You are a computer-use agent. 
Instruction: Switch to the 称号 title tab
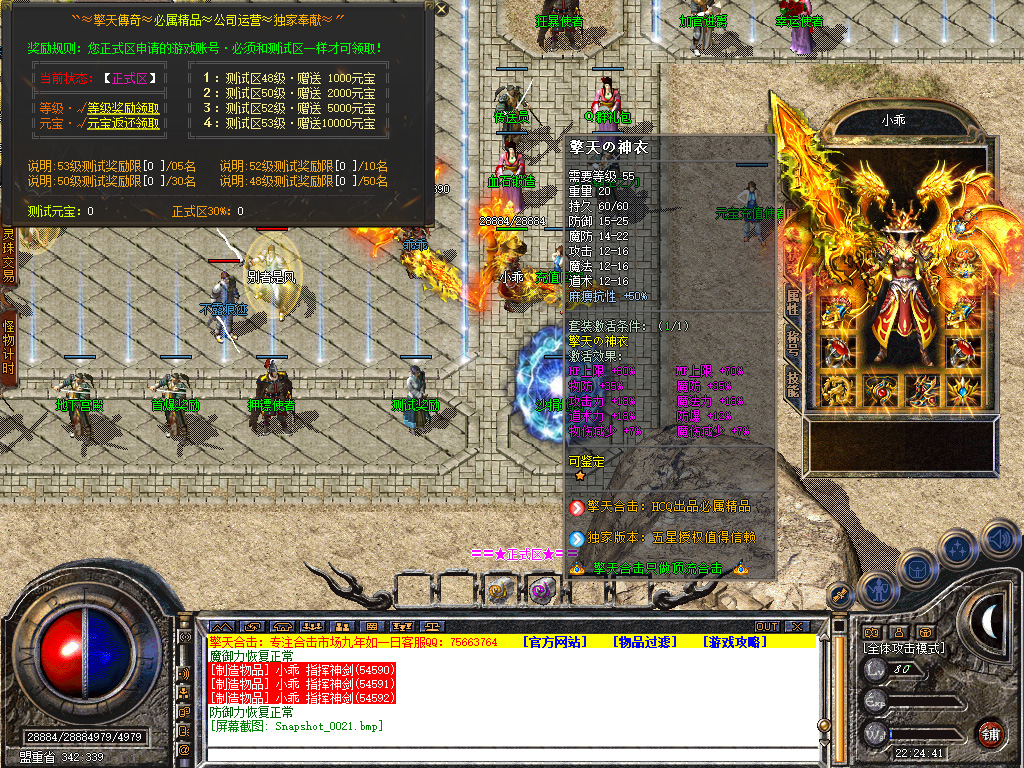click(792, 345)
